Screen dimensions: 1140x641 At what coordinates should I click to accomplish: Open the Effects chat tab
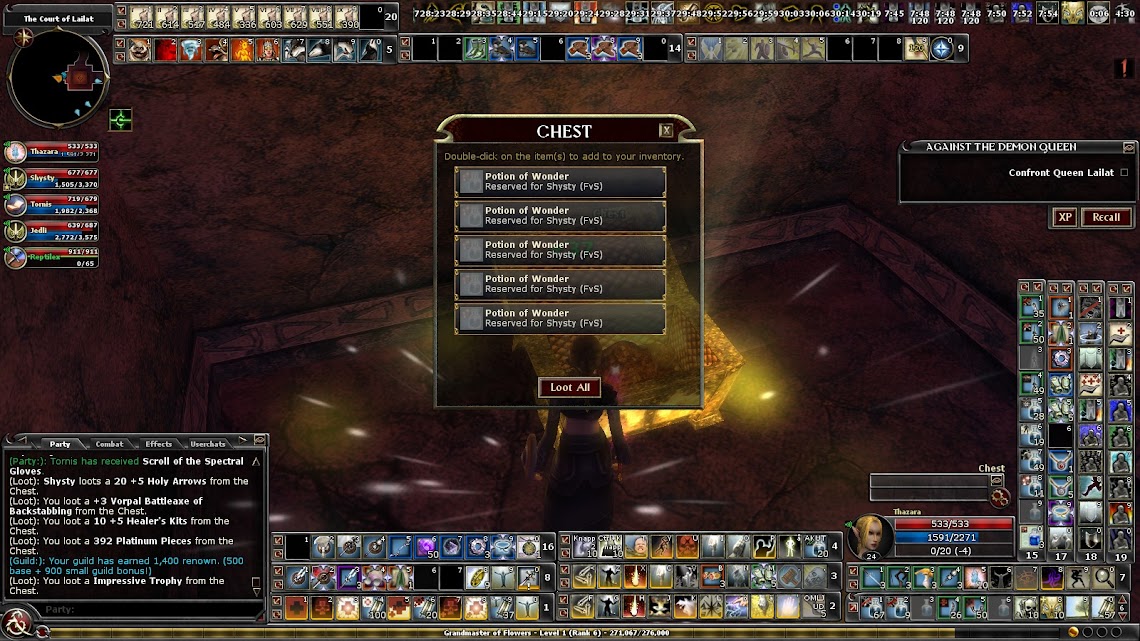[x=158, y=444]
